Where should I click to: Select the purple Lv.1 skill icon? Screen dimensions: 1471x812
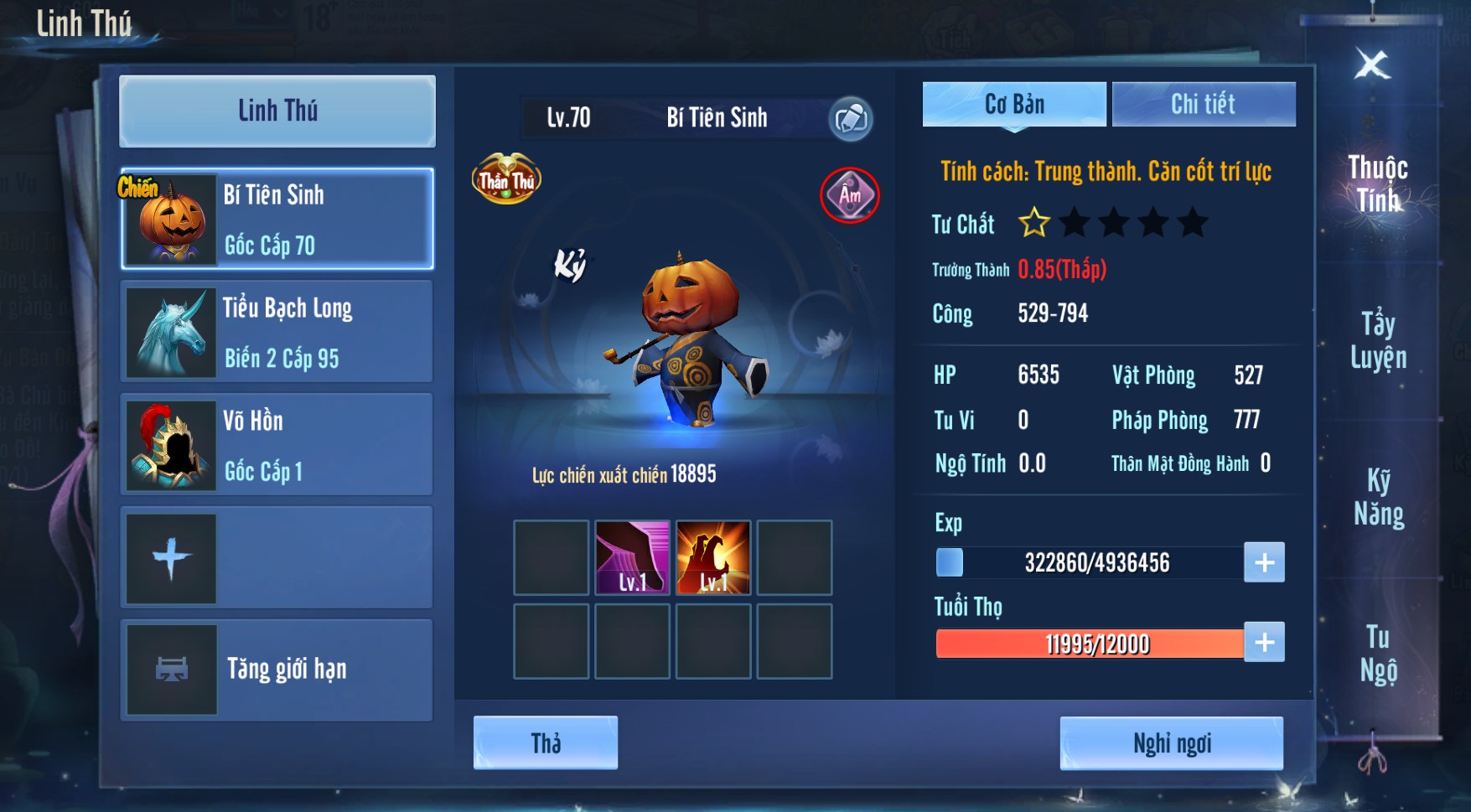tap(633, 558)
